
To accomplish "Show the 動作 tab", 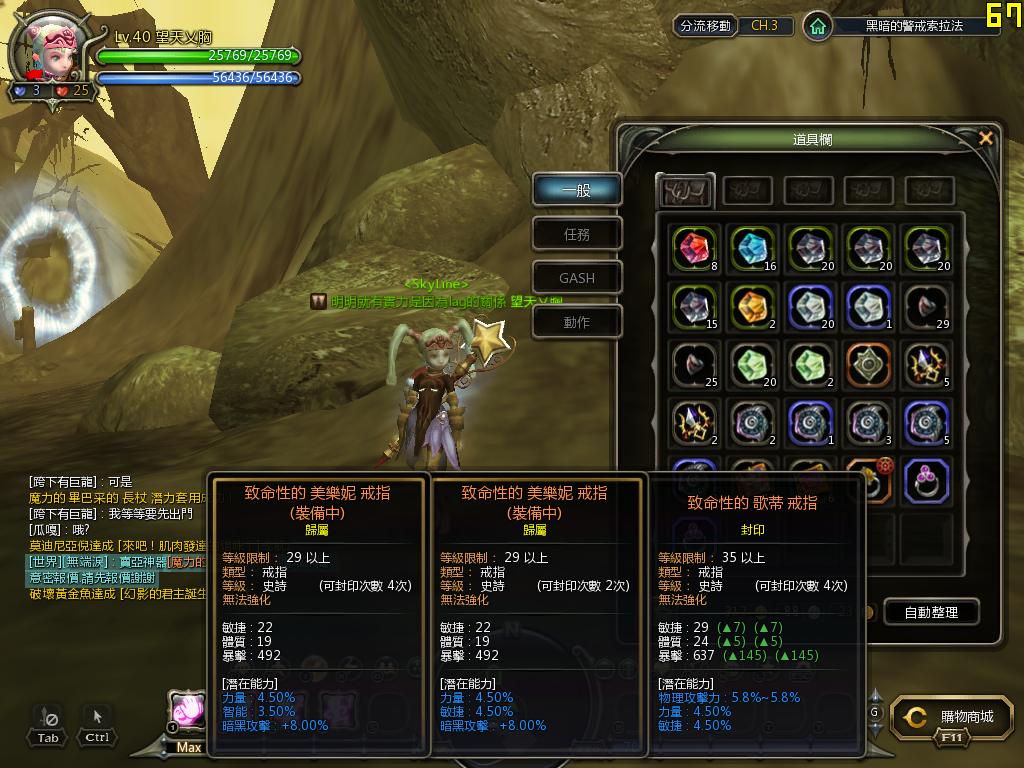I will pos(577,322).
